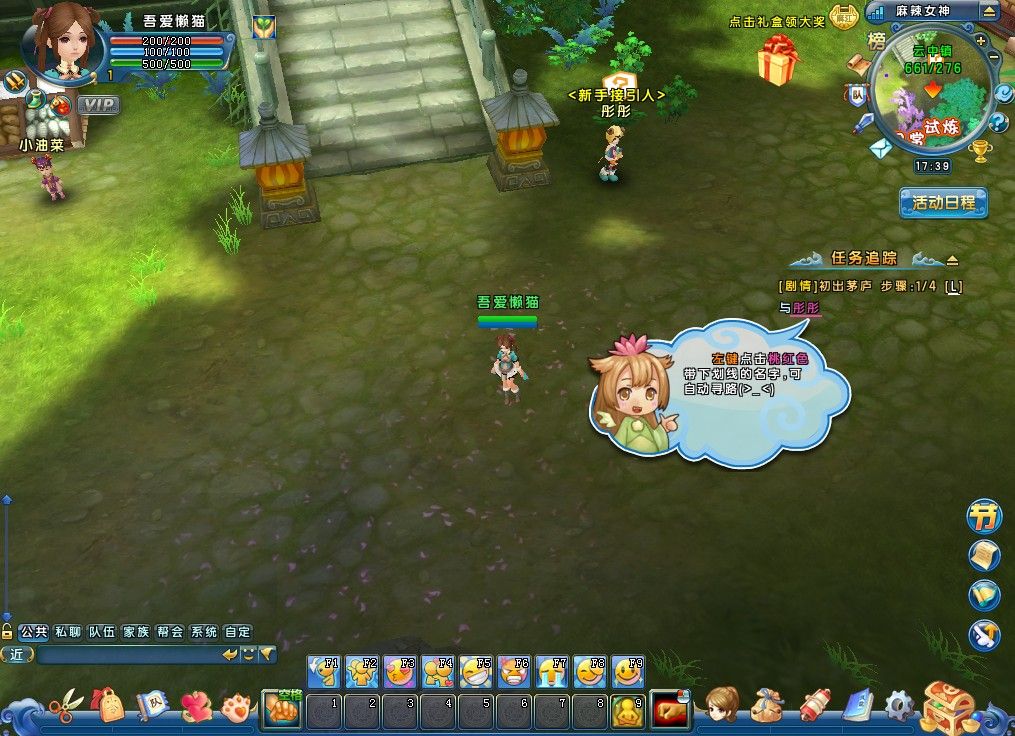
Task: Zoom out the minimap with minus button
Action: [x=994, y=58]
